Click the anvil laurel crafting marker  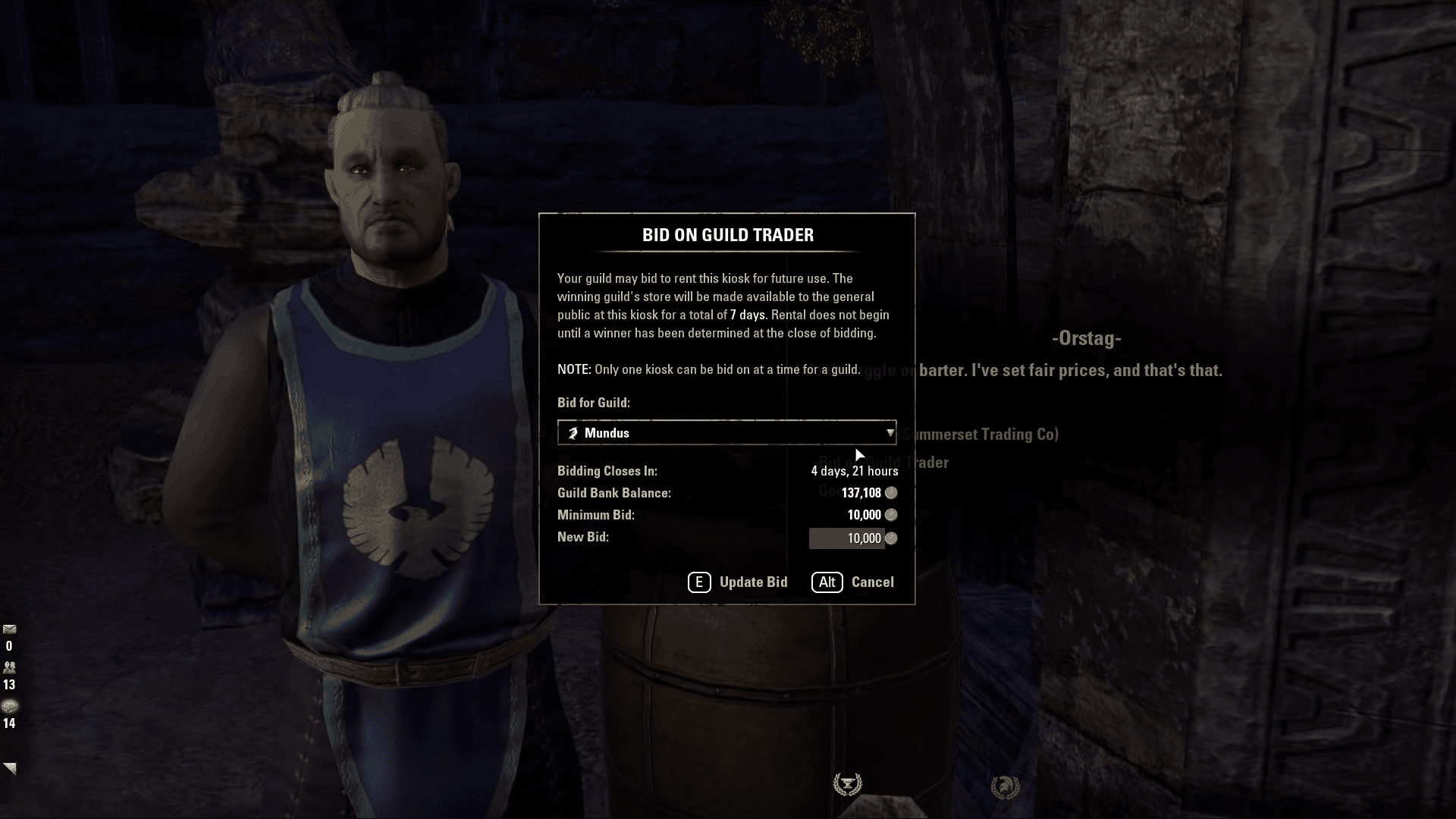coord(847,783)
